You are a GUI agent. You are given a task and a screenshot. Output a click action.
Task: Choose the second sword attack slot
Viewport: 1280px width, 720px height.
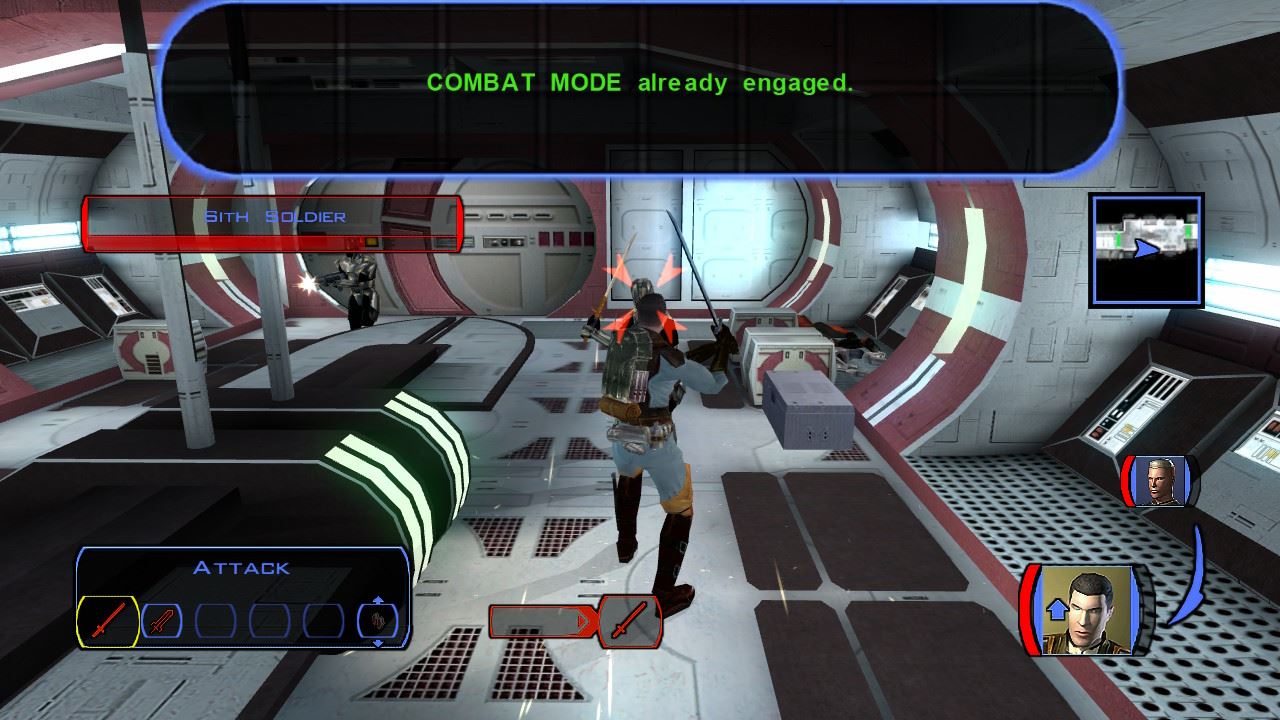(162, 622)
